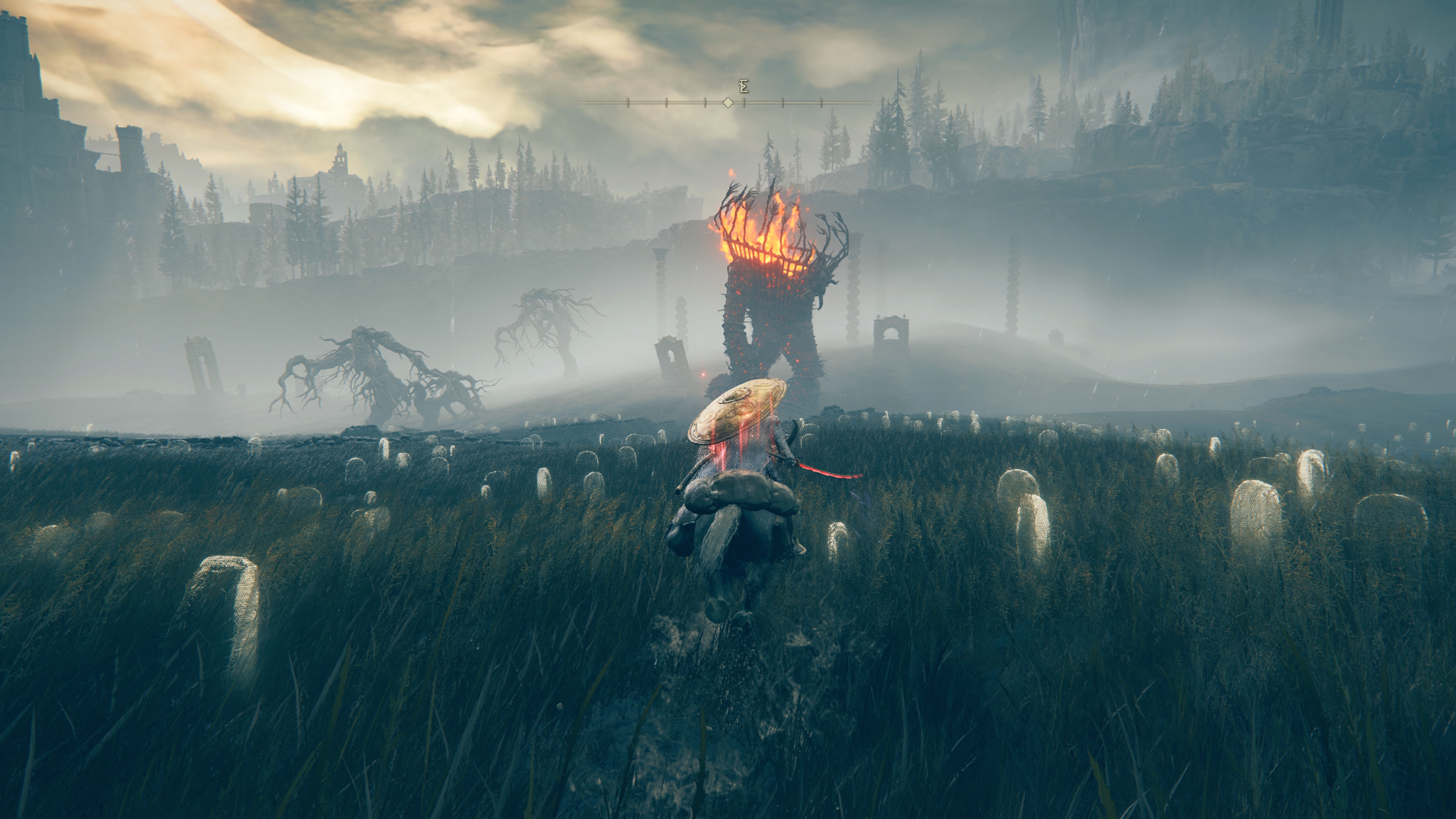The width and height of the screenshot is (1456, 819).
Task: Click the East letter on the compass
Action: [744, 87]
